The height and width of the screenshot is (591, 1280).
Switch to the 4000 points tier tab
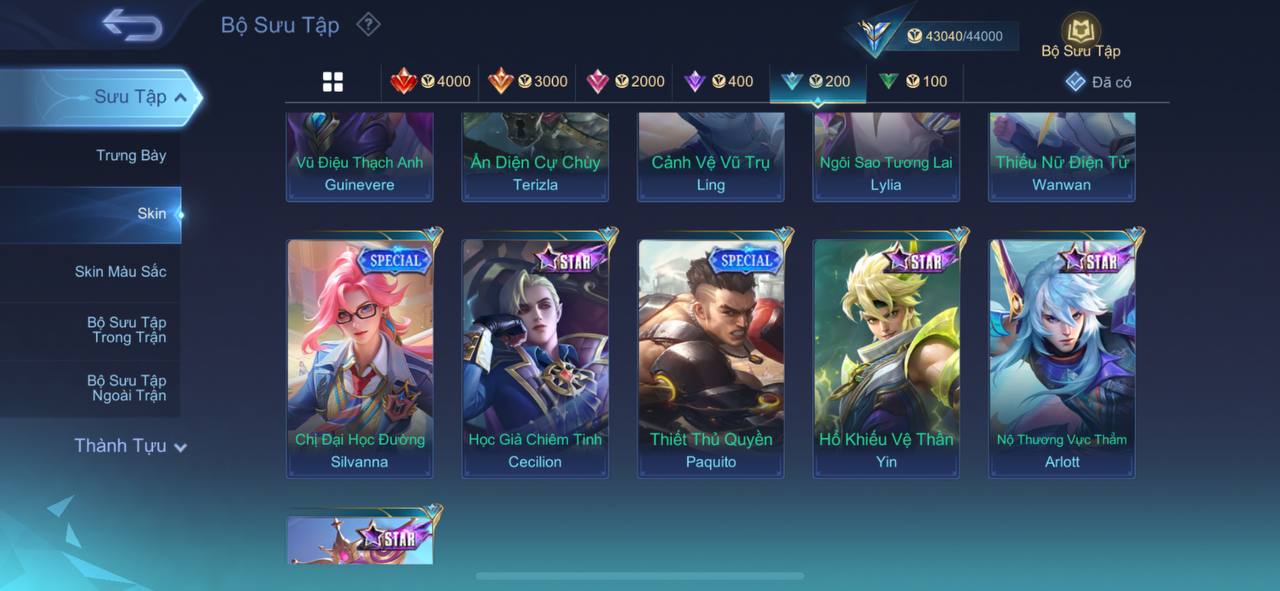pos(431,82)
